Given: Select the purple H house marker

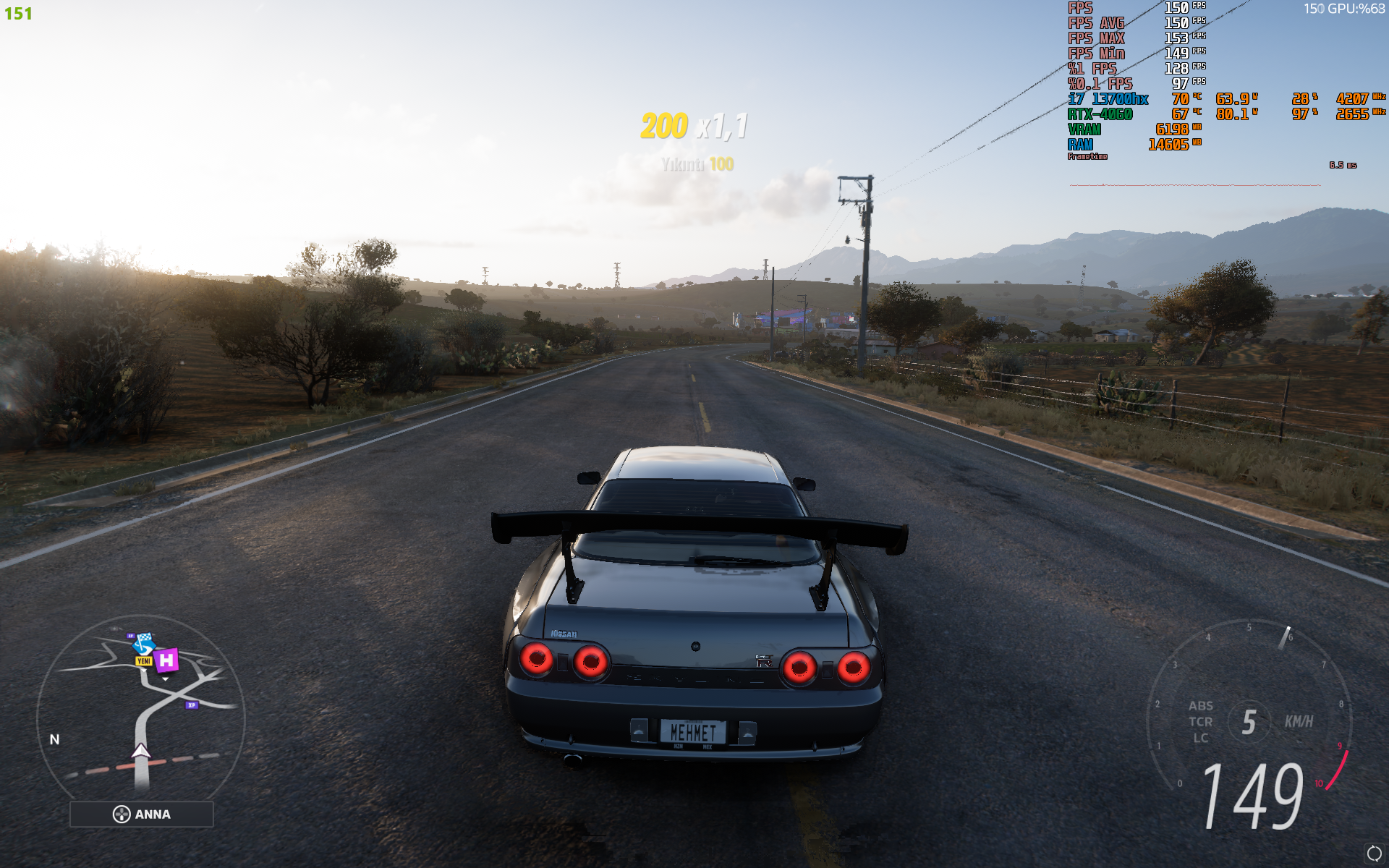Looking at the screenshot, I should coord(166,660).
